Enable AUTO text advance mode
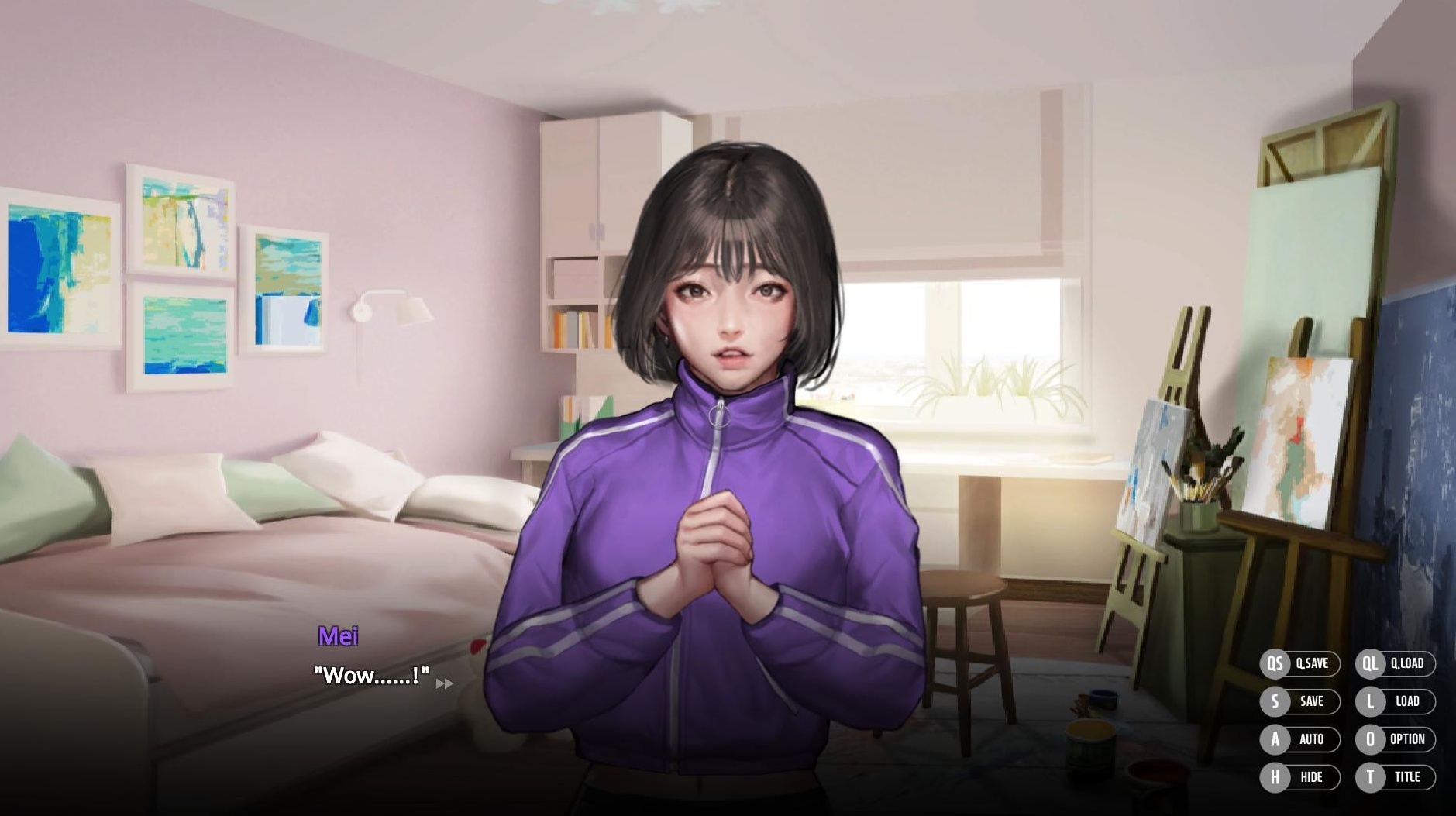Image resolution: width=1456 pixels, height=816 pixels. coord(1311,740)
